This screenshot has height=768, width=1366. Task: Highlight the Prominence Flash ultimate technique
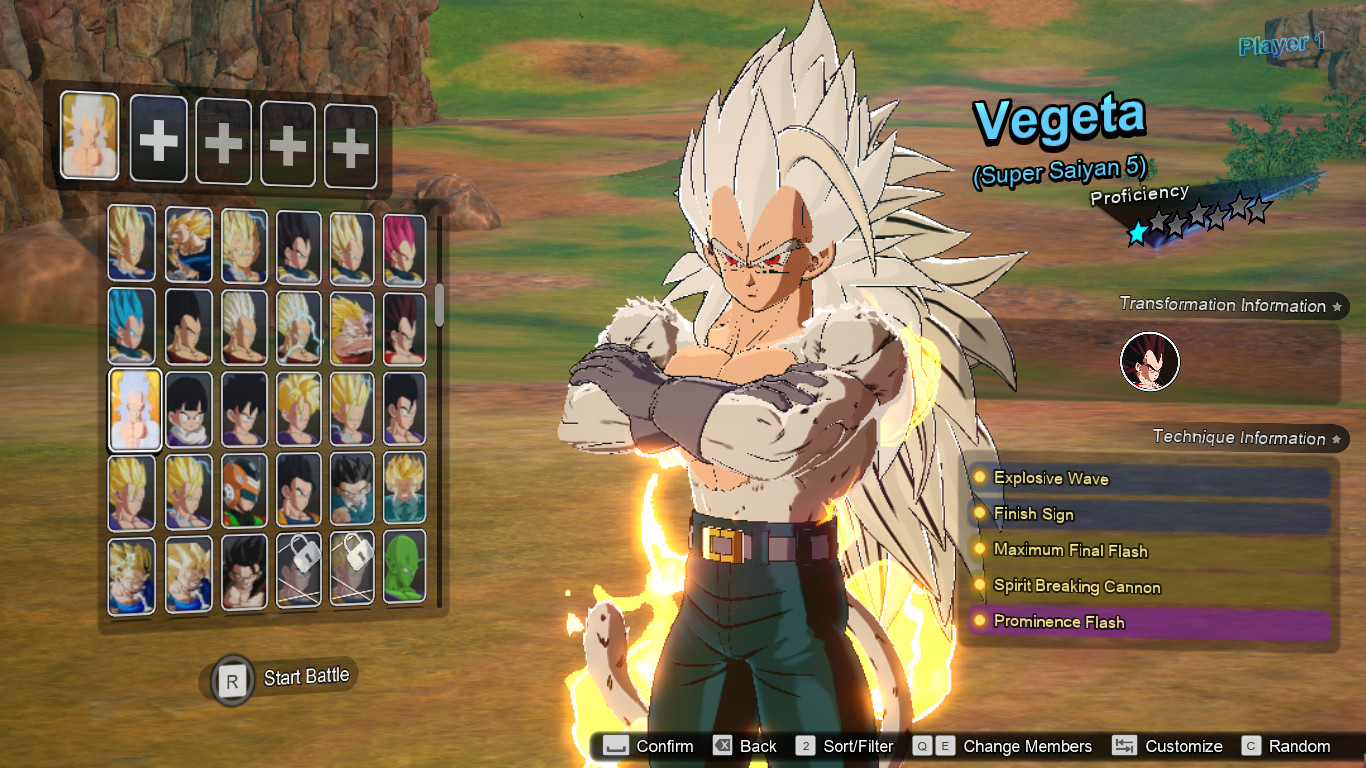1150,623
